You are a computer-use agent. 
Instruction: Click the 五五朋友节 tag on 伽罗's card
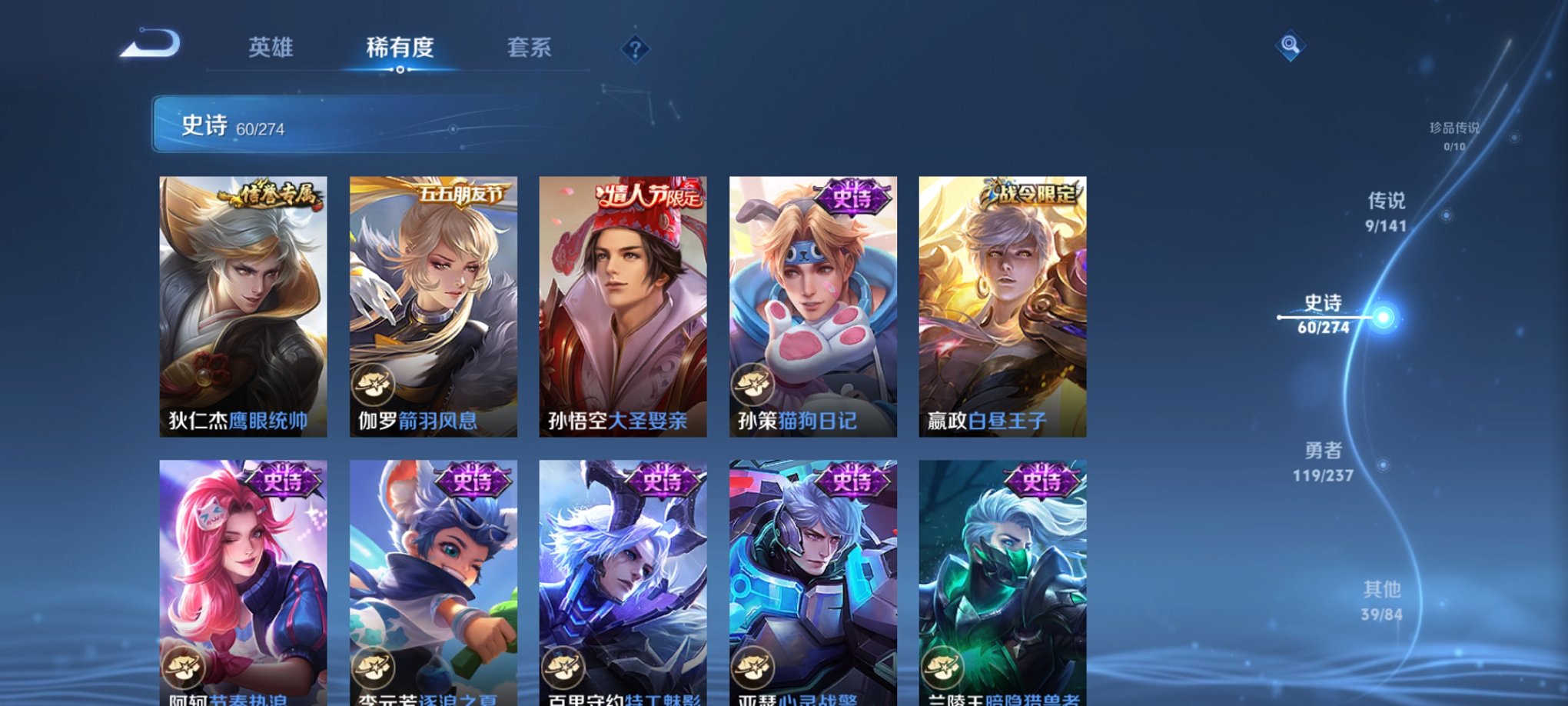coord(460,195)
